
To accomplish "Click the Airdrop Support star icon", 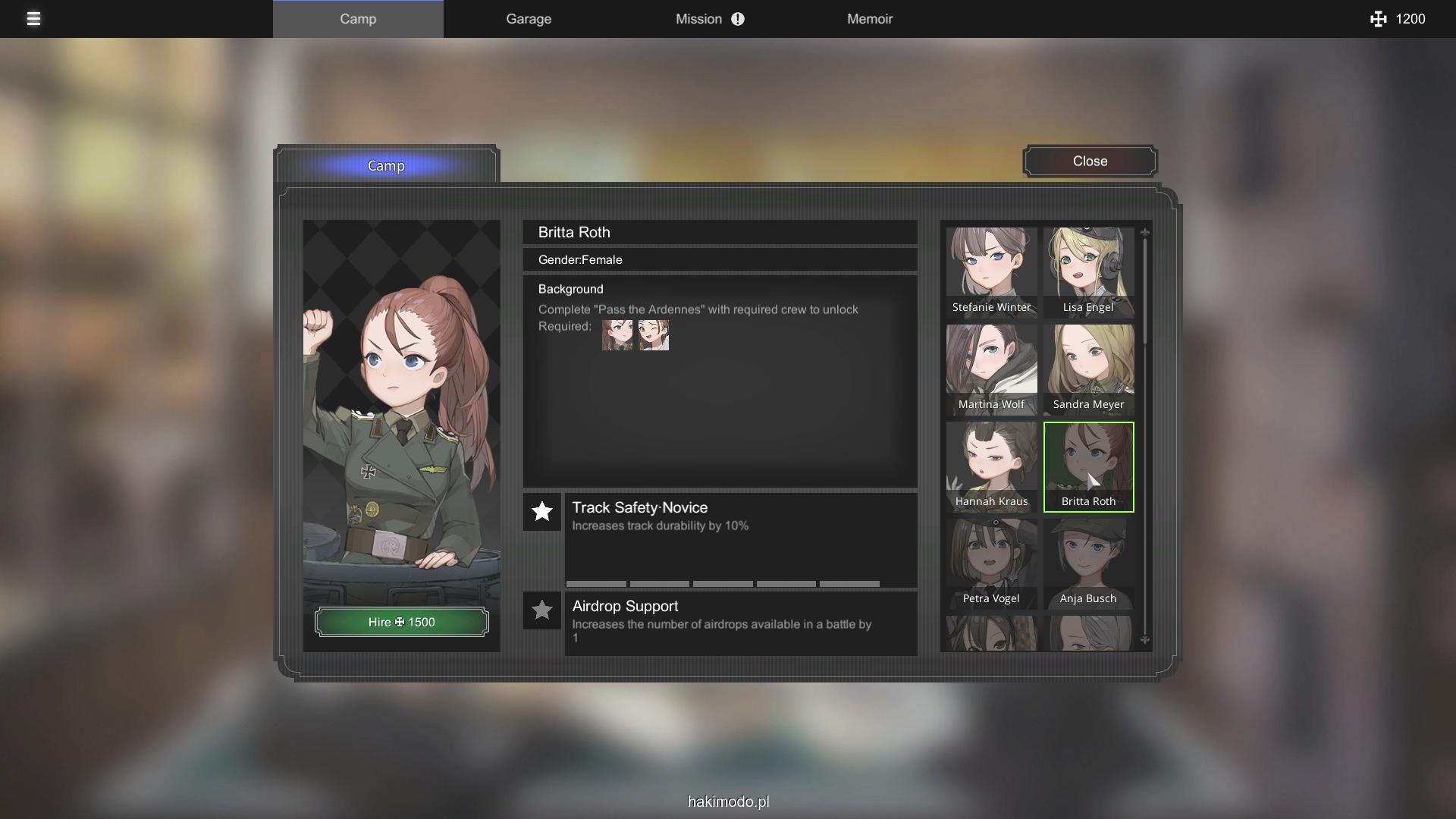I will (542, 610).
